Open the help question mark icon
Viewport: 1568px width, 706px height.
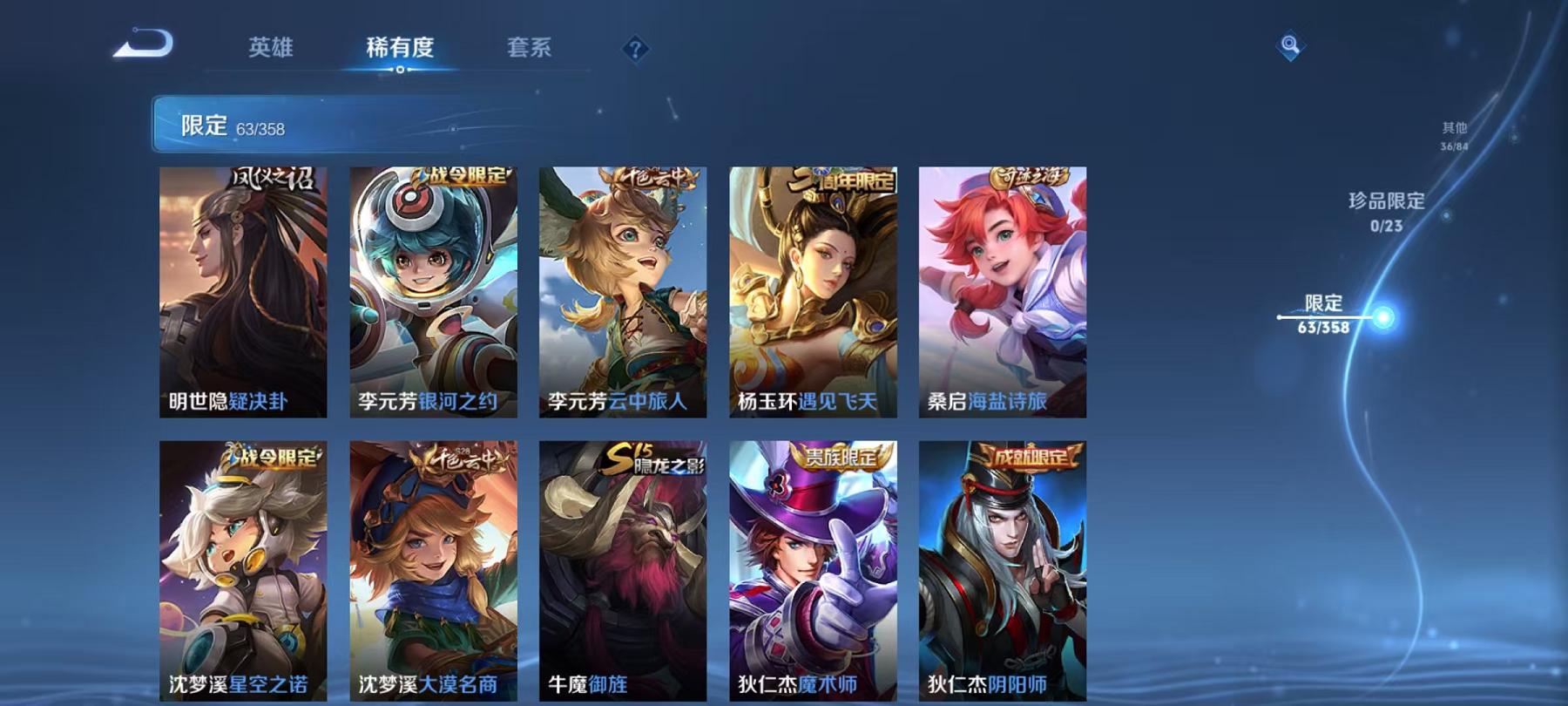coord(637,50)
